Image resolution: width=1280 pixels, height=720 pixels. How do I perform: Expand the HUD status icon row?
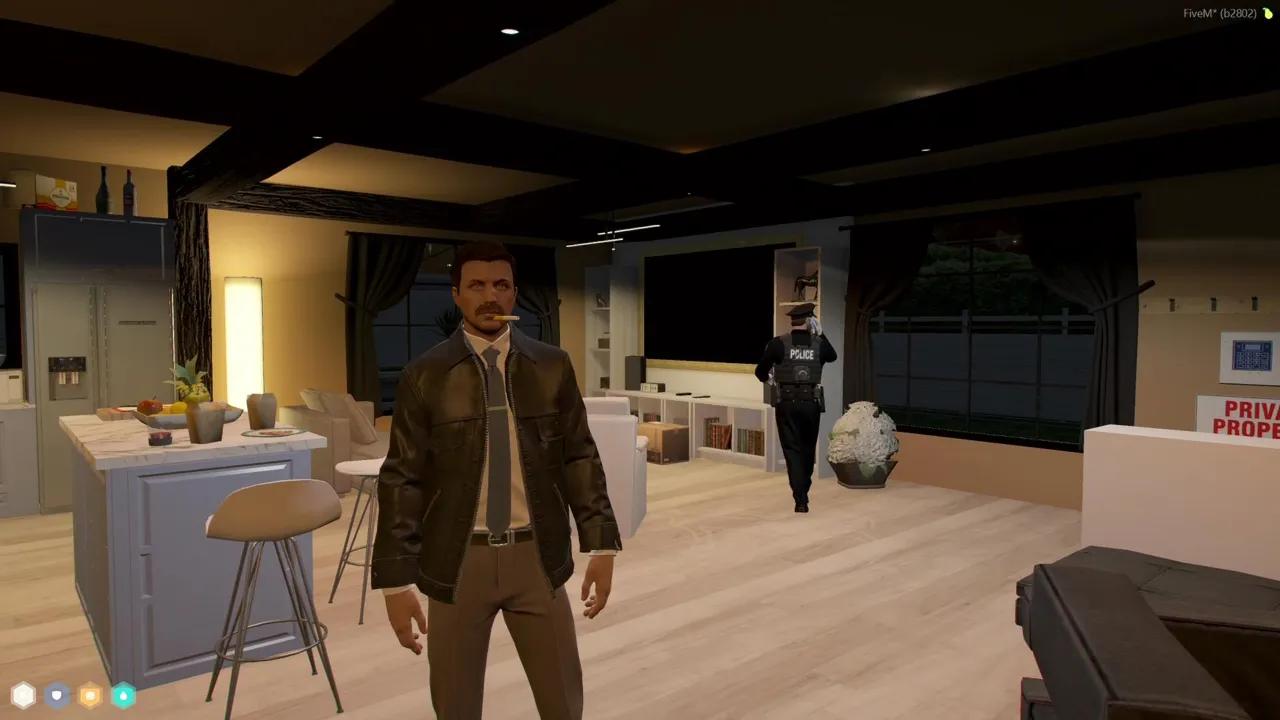73,694
